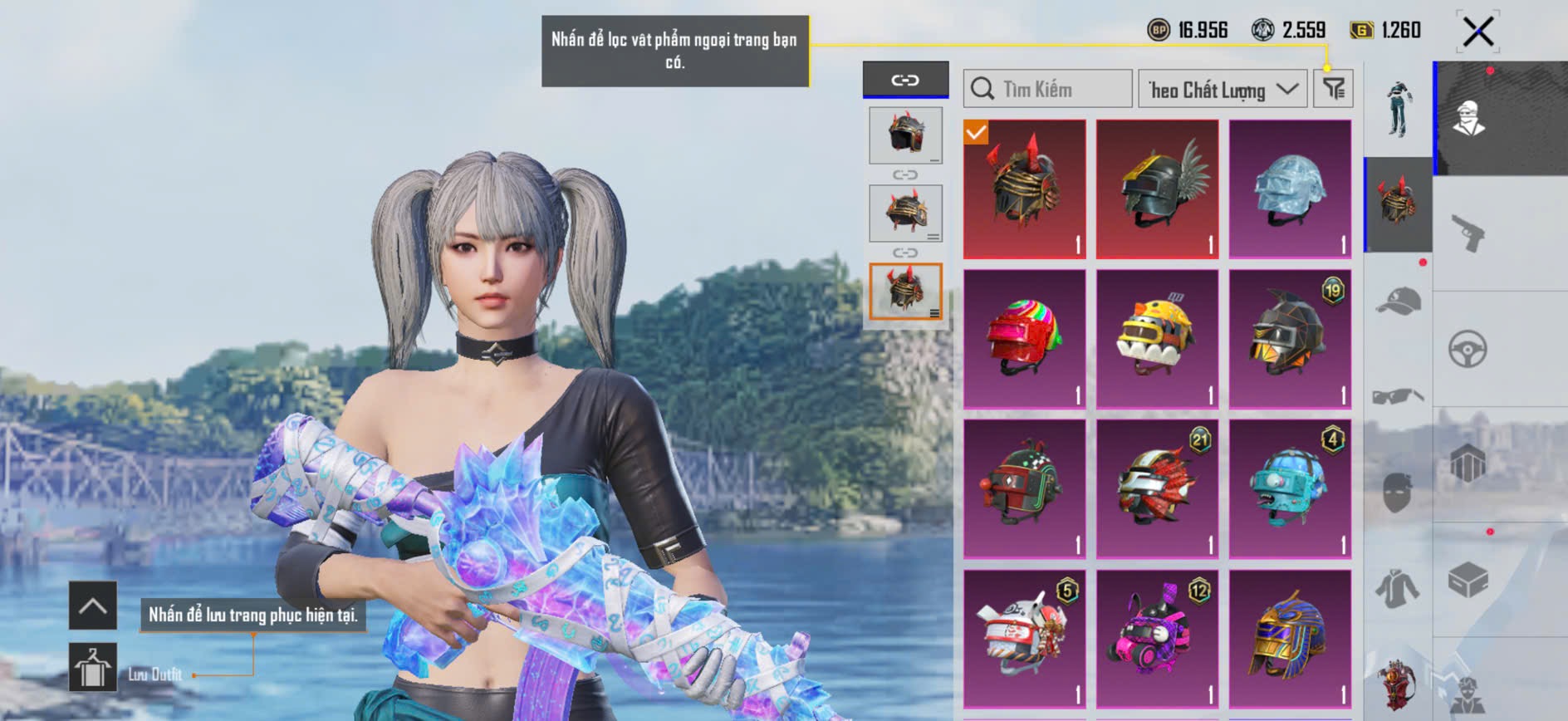Choose the teal robot helmet
This screenshot has width=1568, height=721.
[x=1289, y=488]
